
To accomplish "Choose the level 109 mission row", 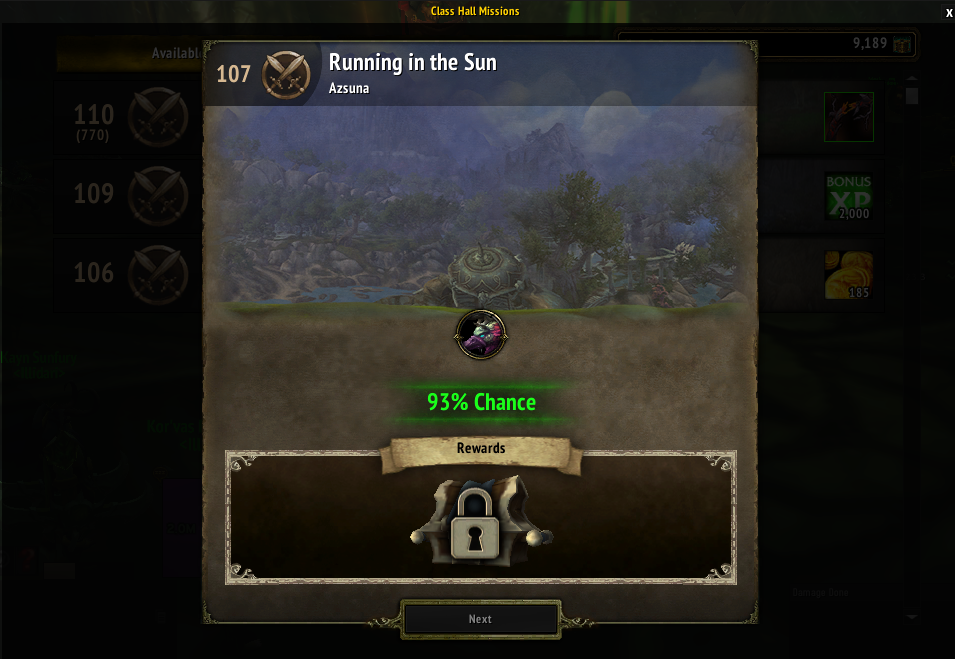I will tap(130, 193).
